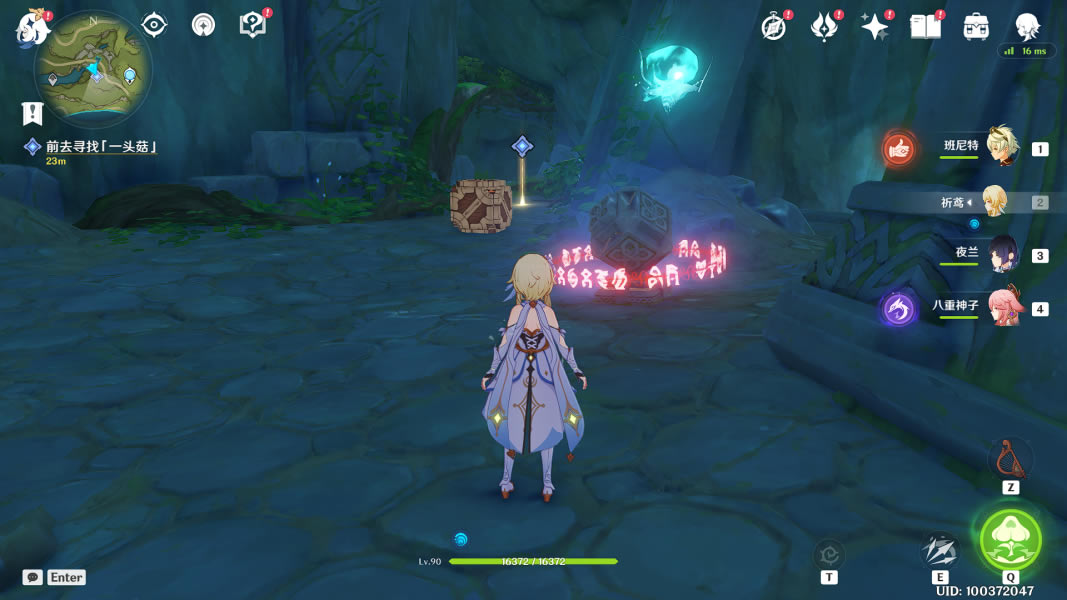Open the tutorial tips icon

click(x=253, y=25)
